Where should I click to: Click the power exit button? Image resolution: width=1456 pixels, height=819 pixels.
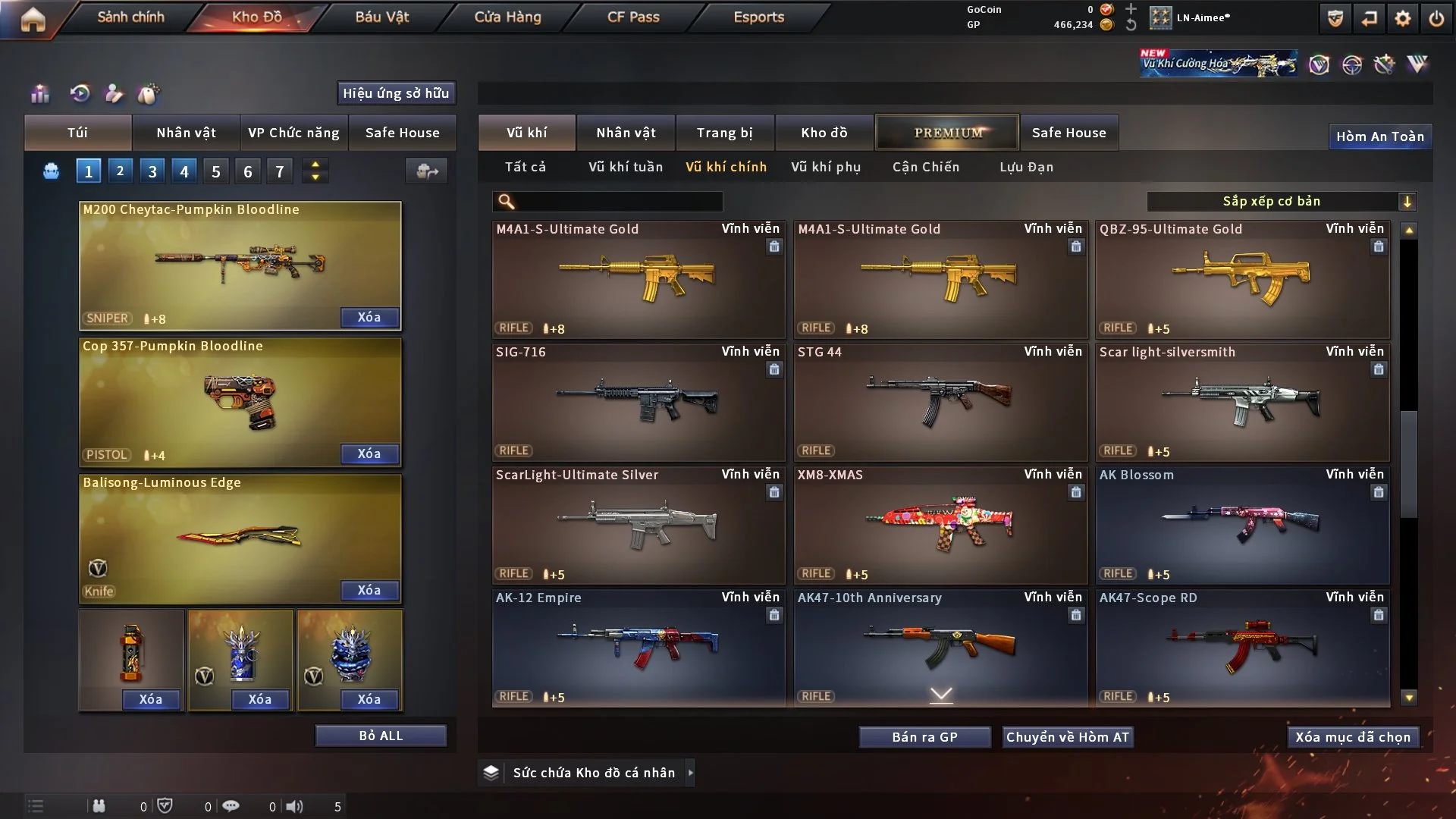[x=1436, y=18]
